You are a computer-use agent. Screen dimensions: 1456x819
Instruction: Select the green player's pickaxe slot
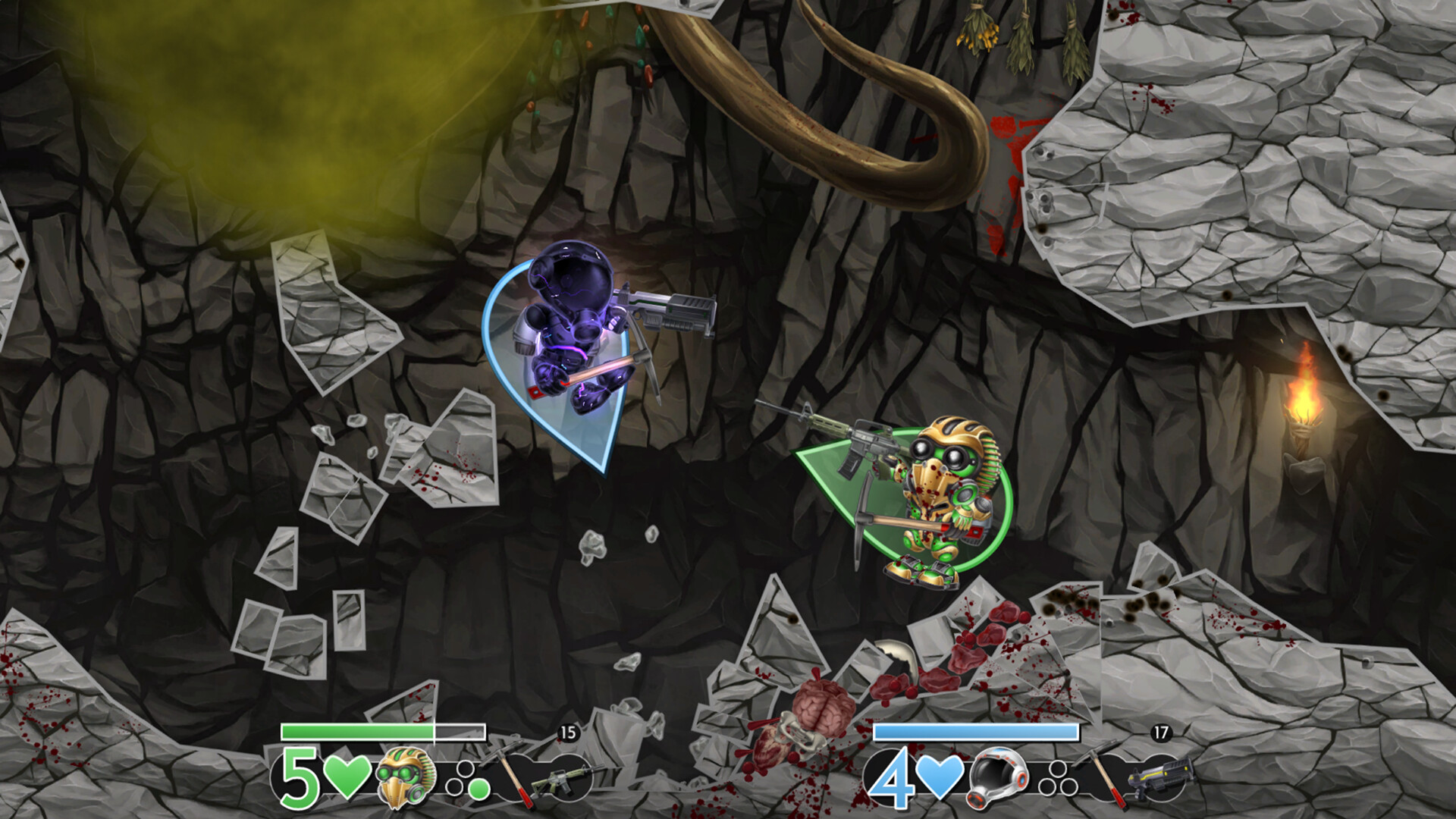pos(508,773)
